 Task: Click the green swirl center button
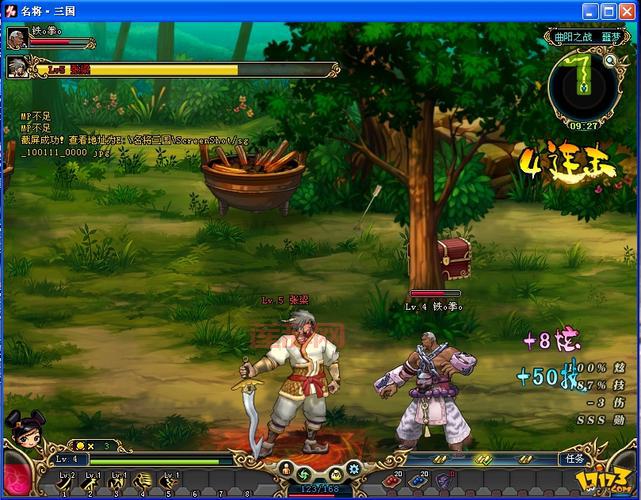(x=304, y=473)
